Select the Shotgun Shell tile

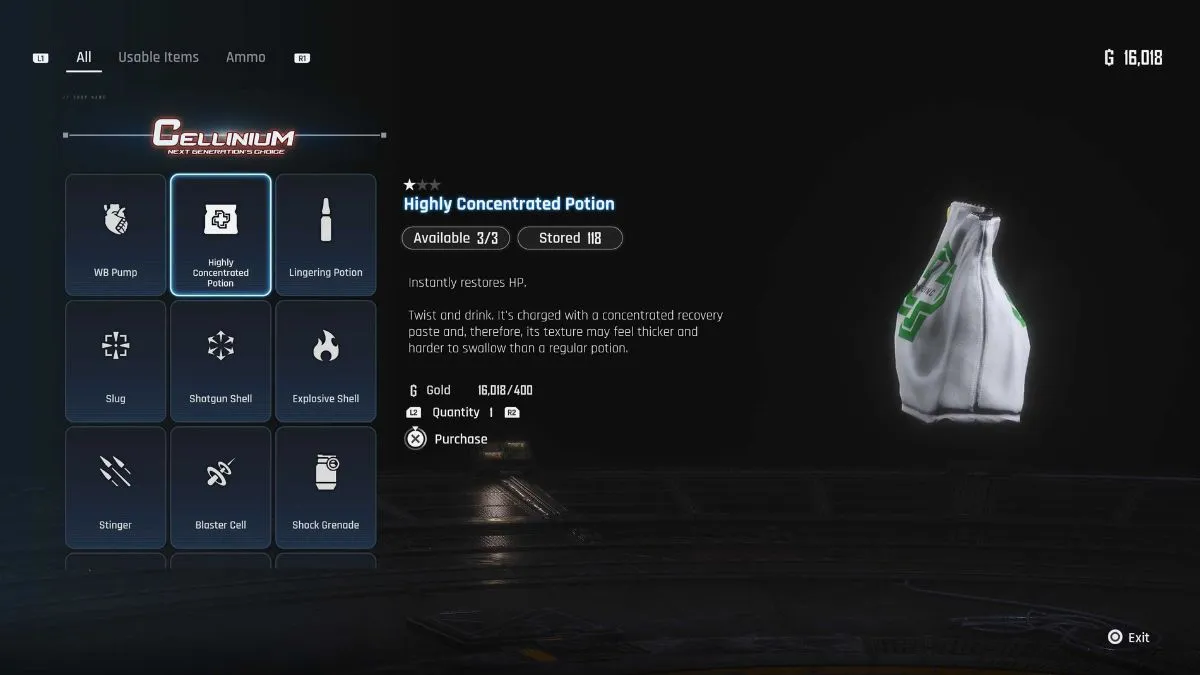tap(221, 361)
